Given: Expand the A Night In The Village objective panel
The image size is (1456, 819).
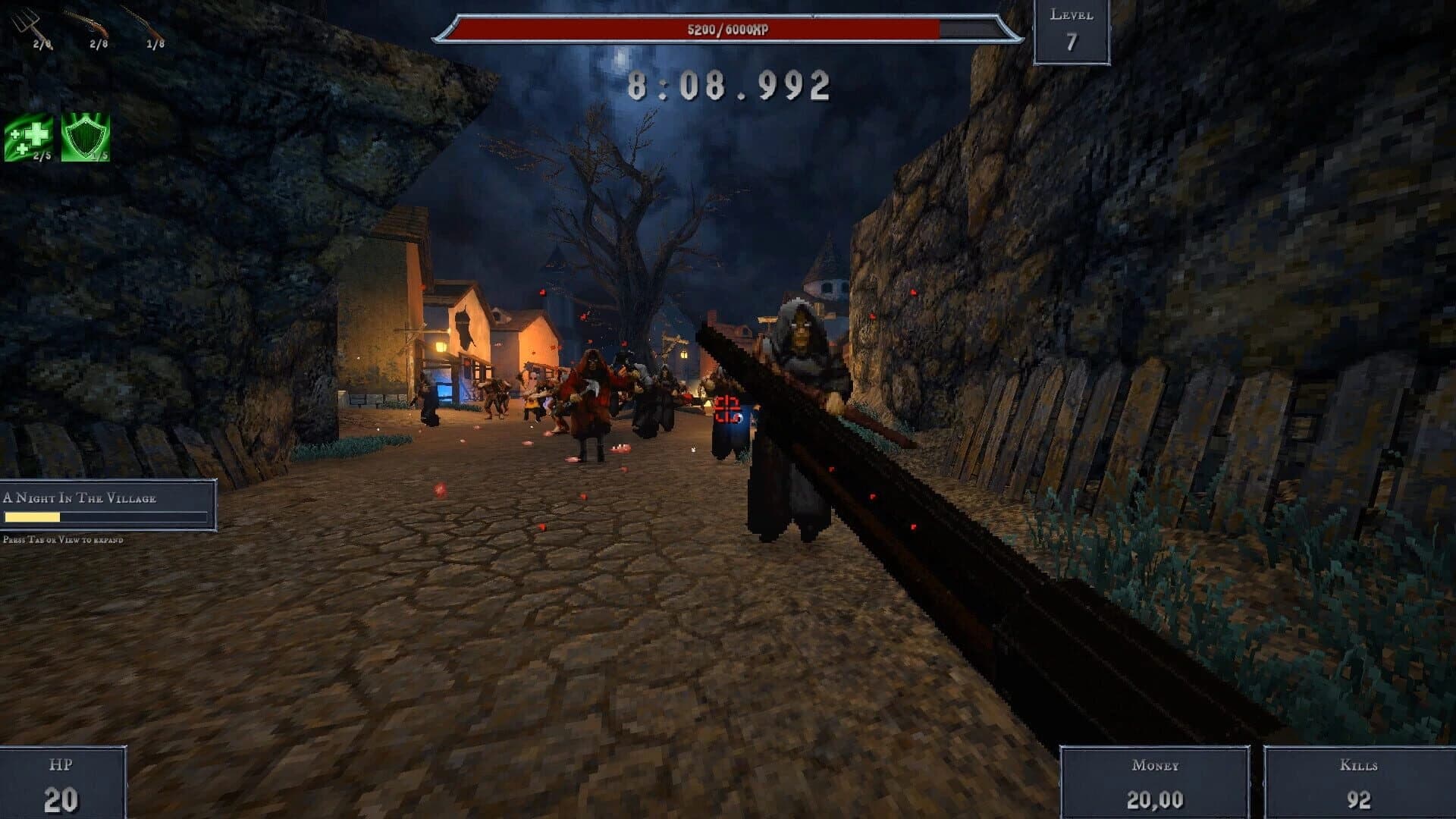Looking at the screenshot, I should click(106, 499).
